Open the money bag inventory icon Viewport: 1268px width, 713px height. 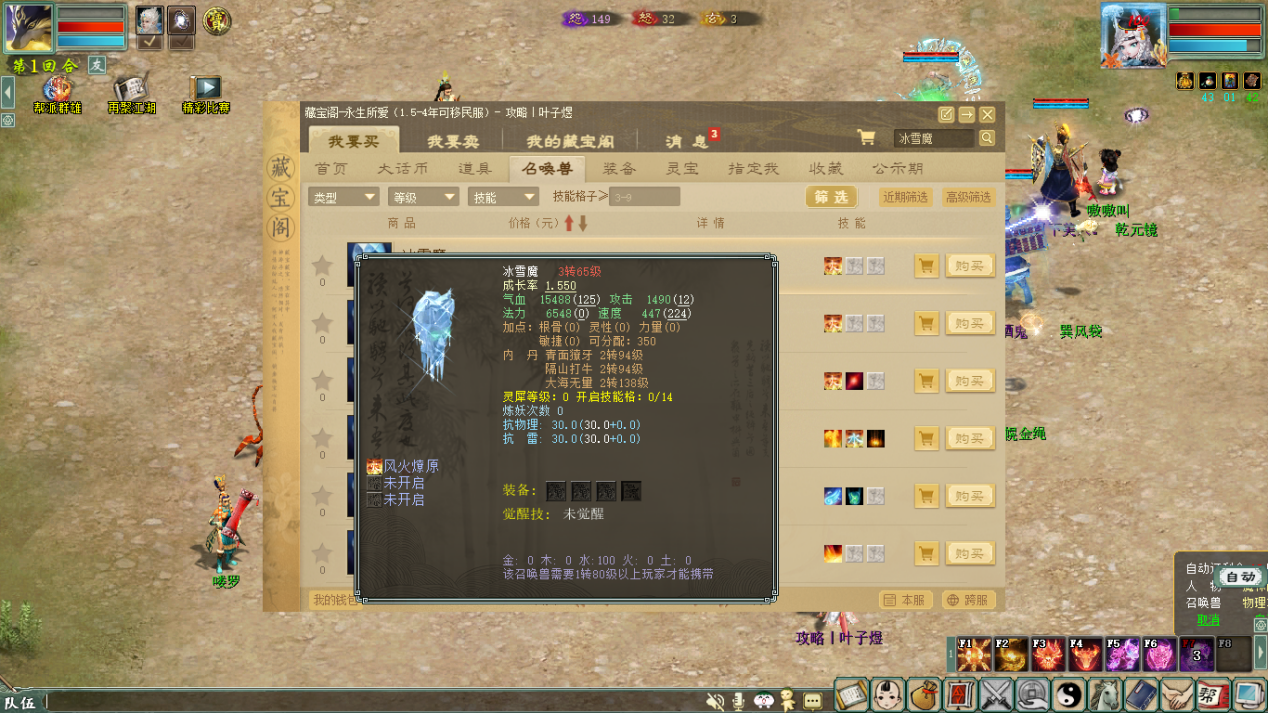924,694
